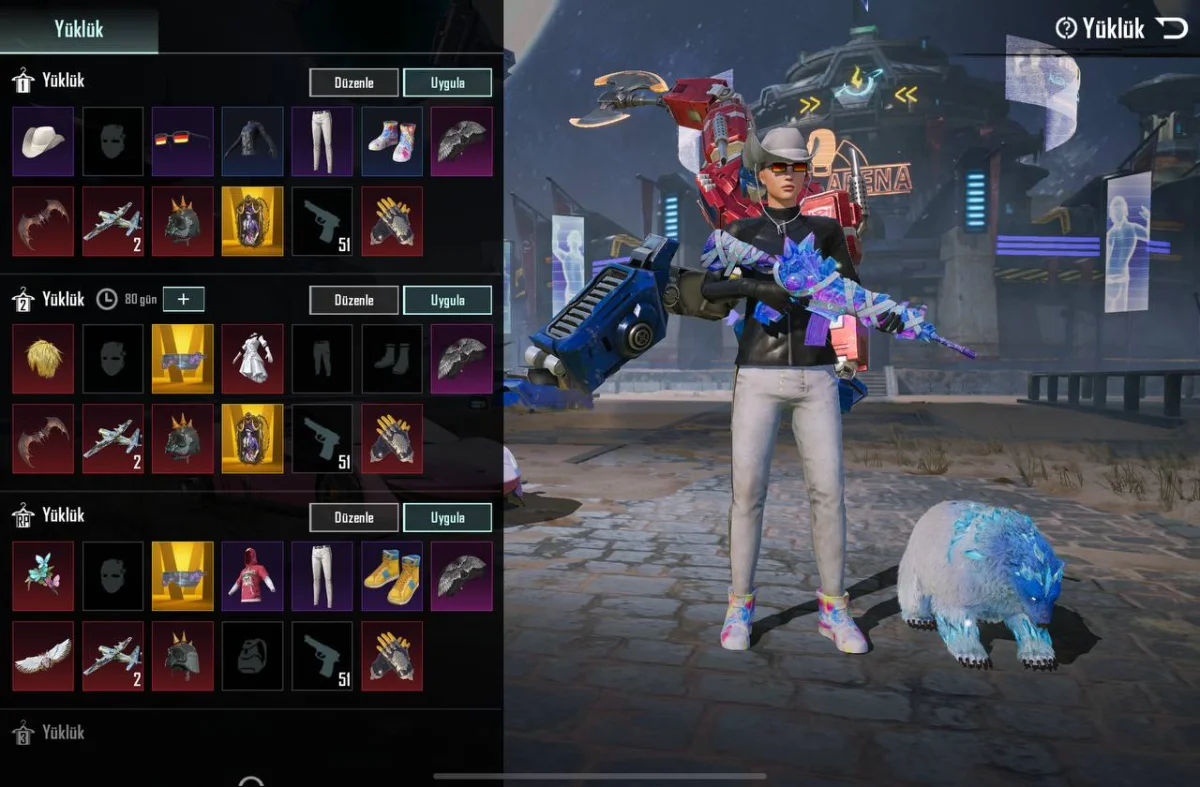This screenshot has height=787, width=1200.
Task: Go back using the return arrow
Action: pos(1170,28)
